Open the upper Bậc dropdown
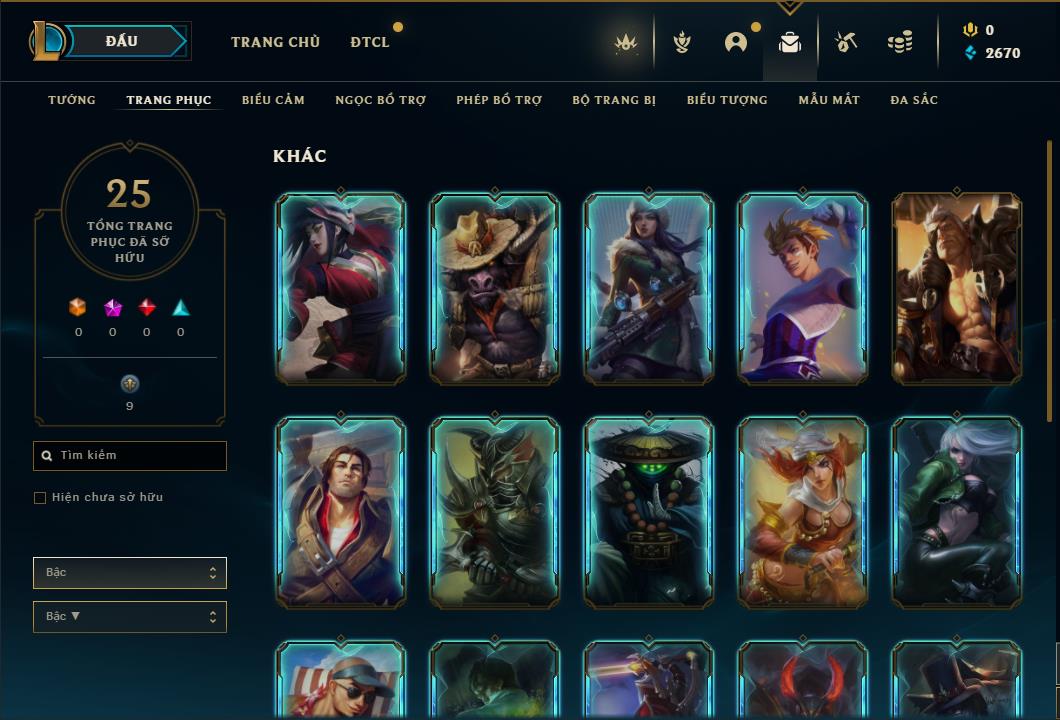 pyautogui.click(x=130, y=573)
